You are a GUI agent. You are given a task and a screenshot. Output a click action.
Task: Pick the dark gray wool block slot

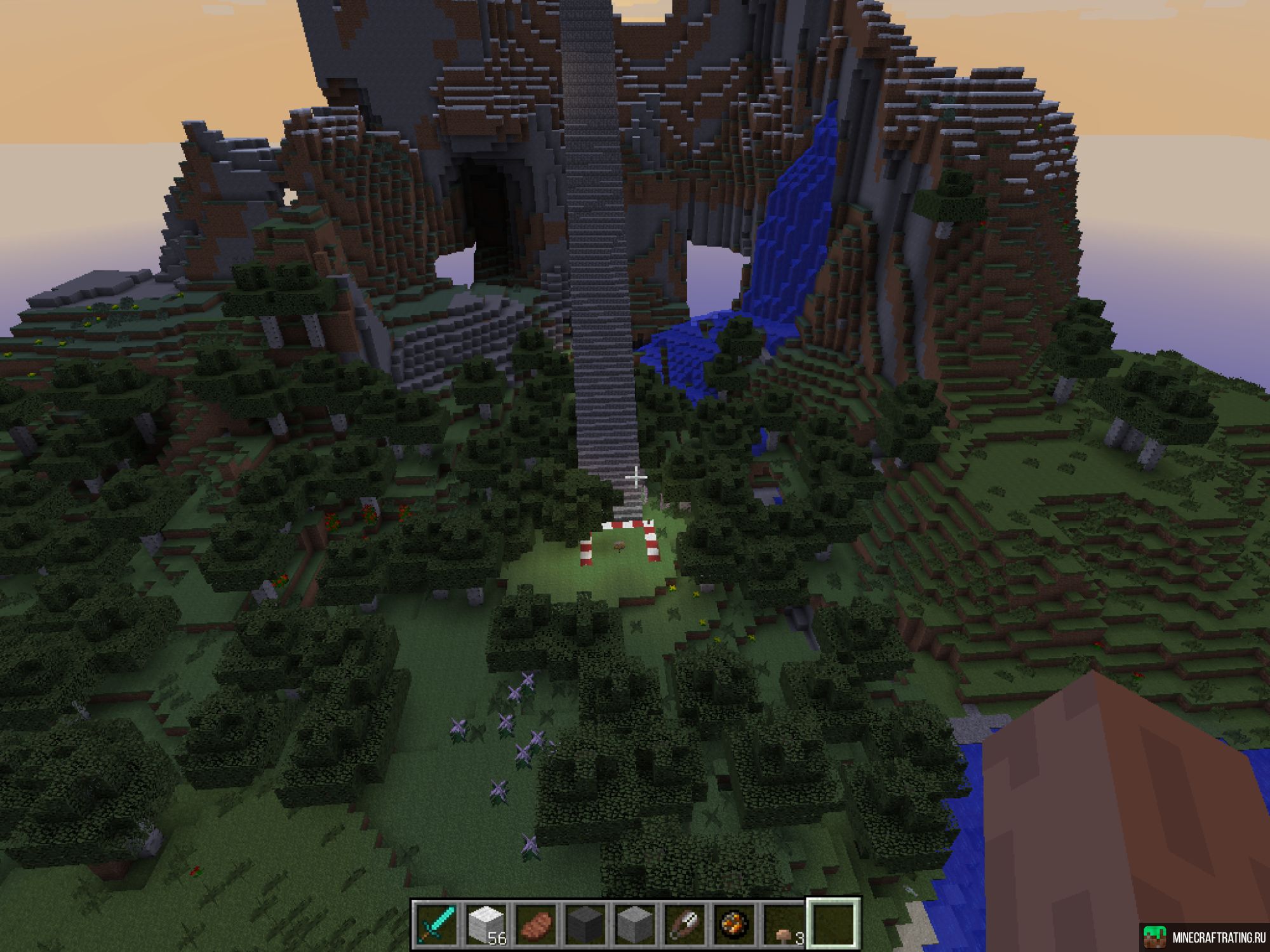(x=585, y=925)
